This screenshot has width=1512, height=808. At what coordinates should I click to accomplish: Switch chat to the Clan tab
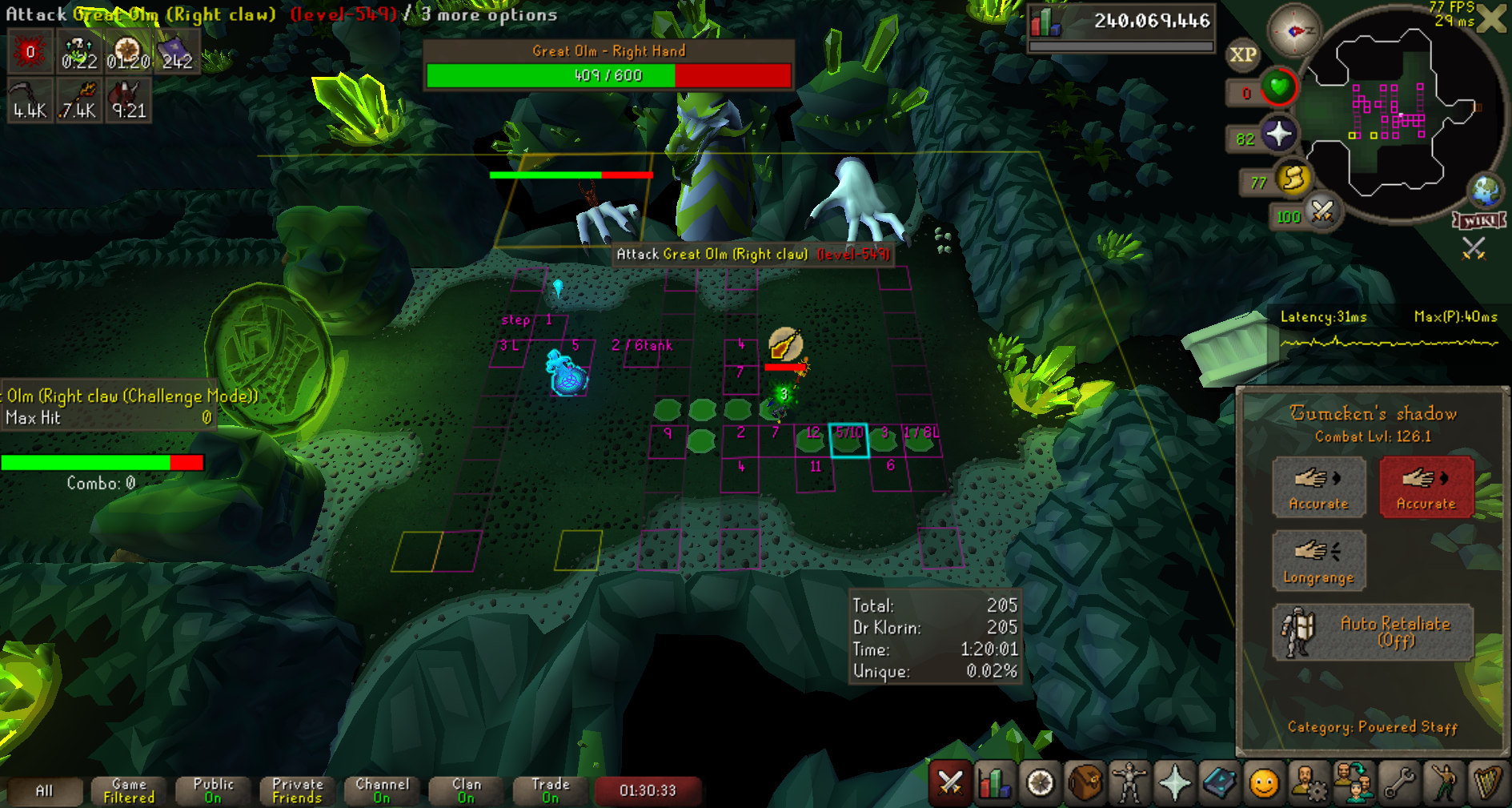466,790
